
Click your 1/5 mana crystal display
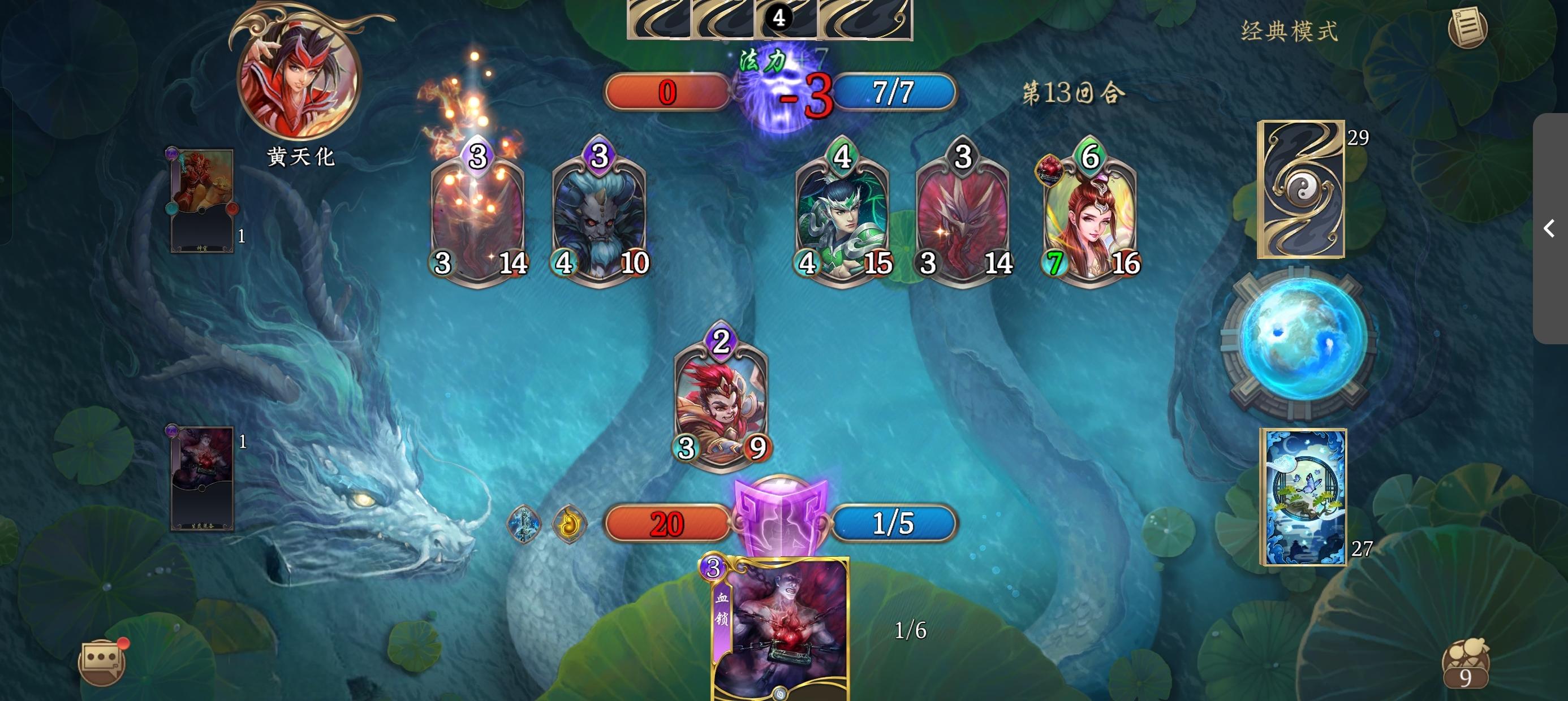(893, 523)
